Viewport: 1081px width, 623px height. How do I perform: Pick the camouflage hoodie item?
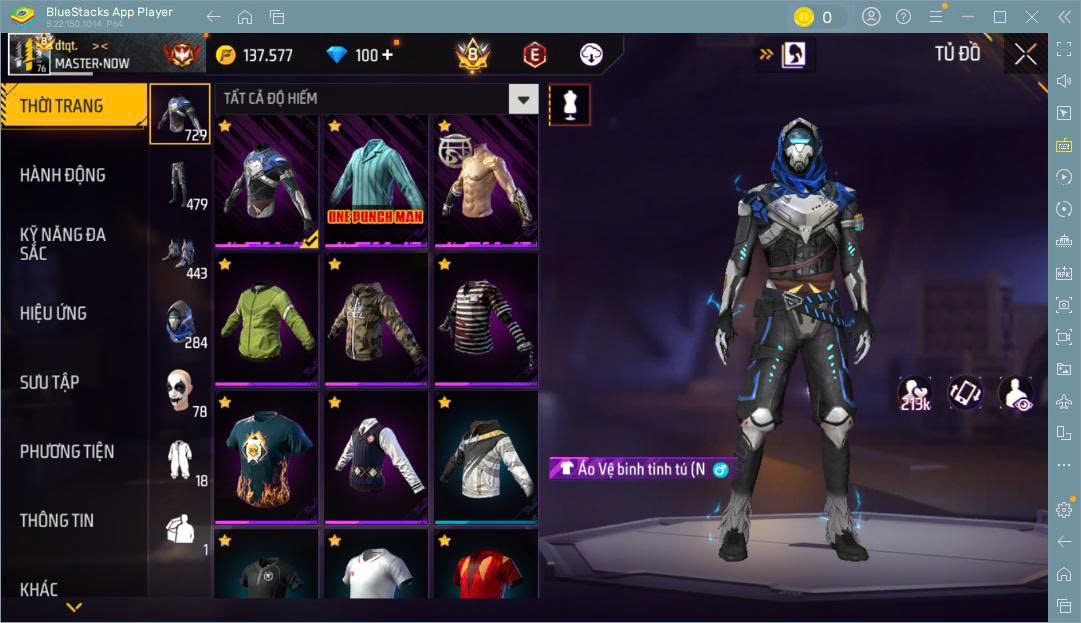coord(374,320)
